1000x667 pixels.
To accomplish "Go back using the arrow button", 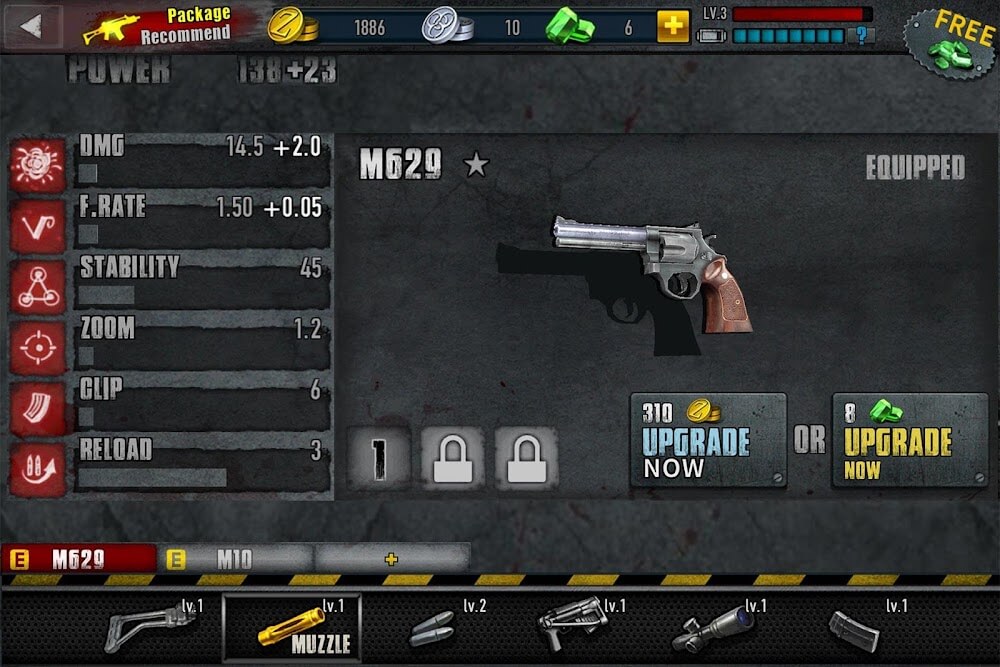I will click(x=32, y=26).
